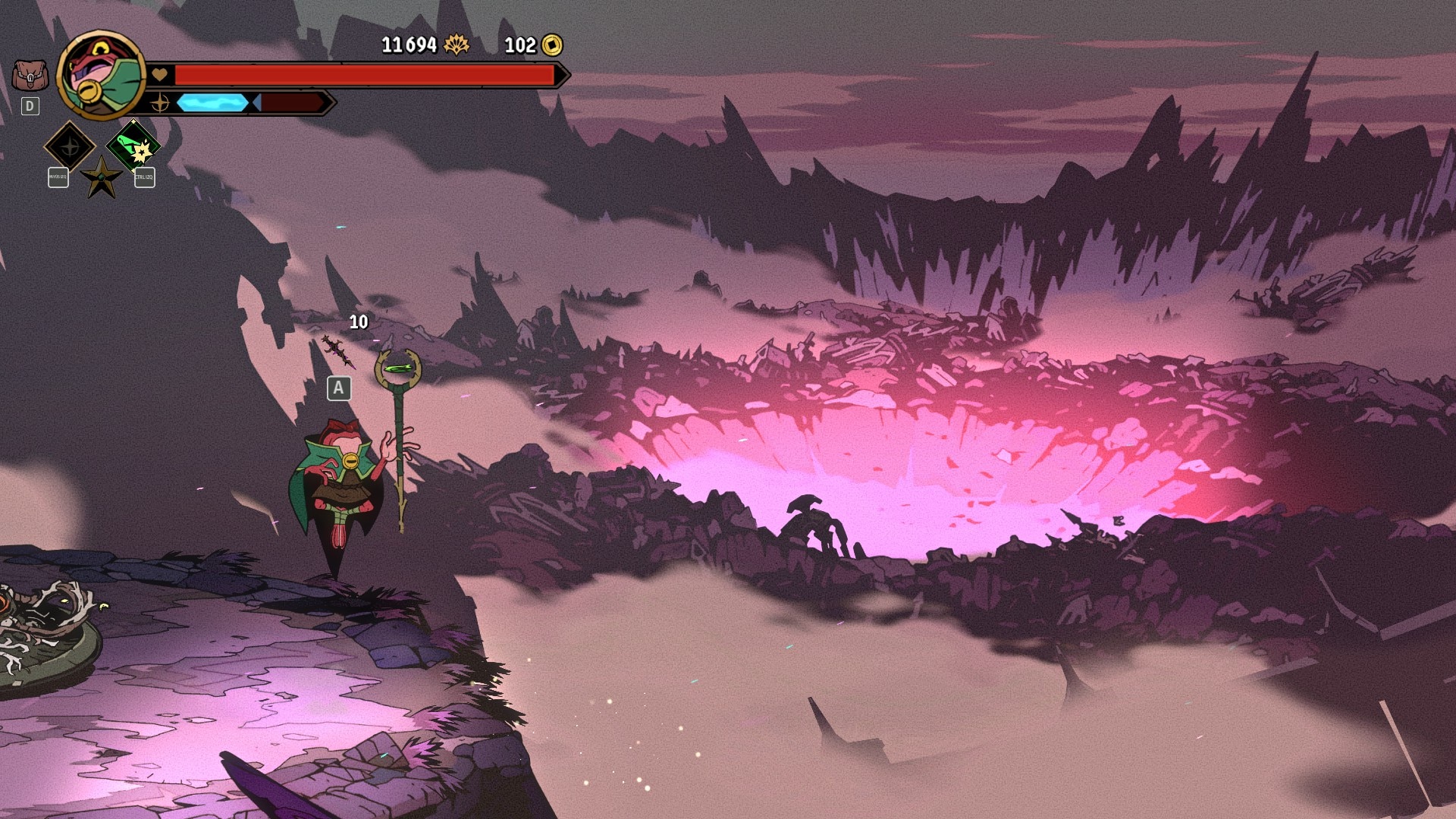This screenshot has height=819, width=1456.
Task: Select the dark compass-star ability diamond
Action: click(70, 145)
